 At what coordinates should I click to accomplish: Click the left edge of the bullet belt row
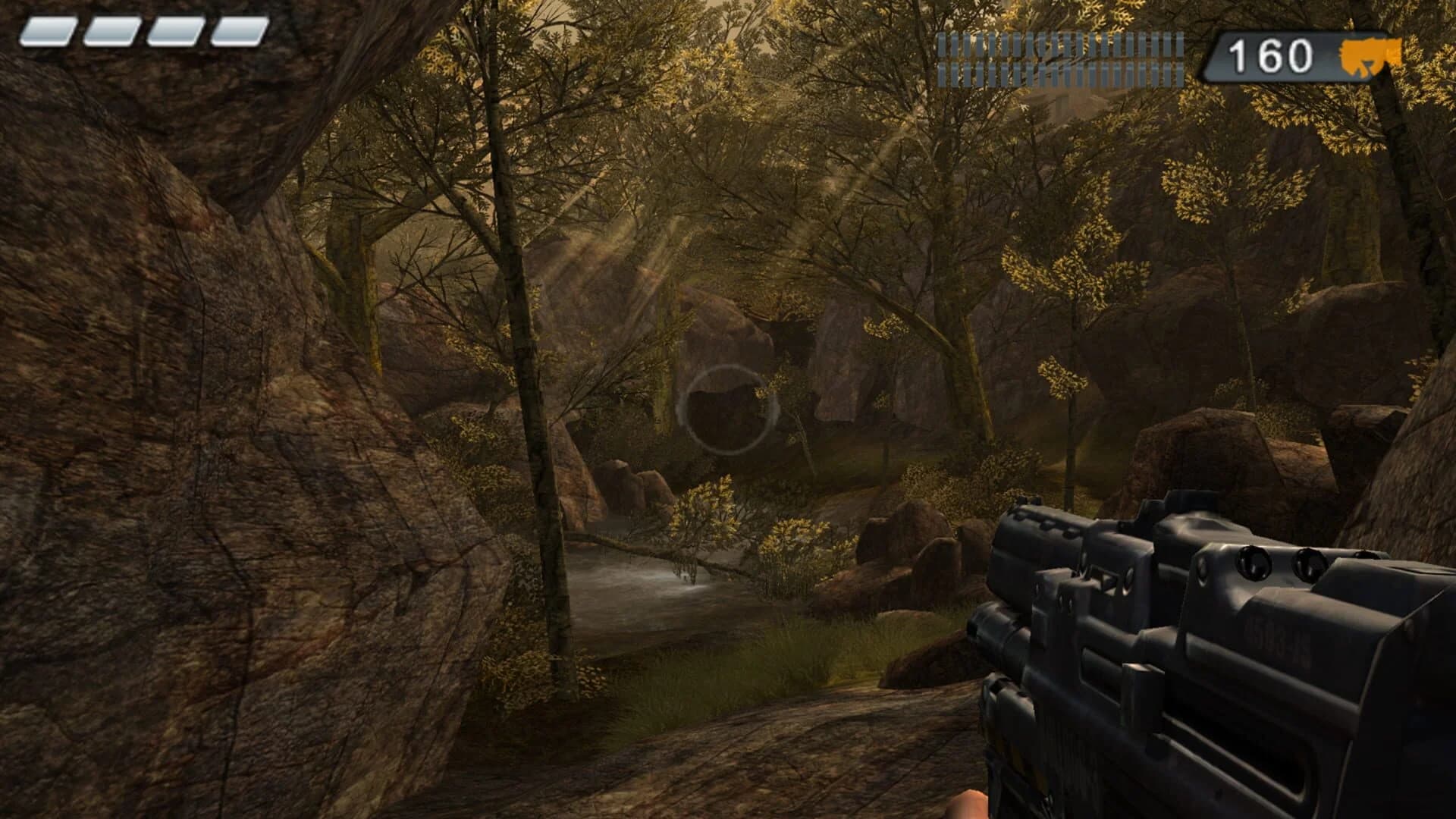[x=939, y=57]
